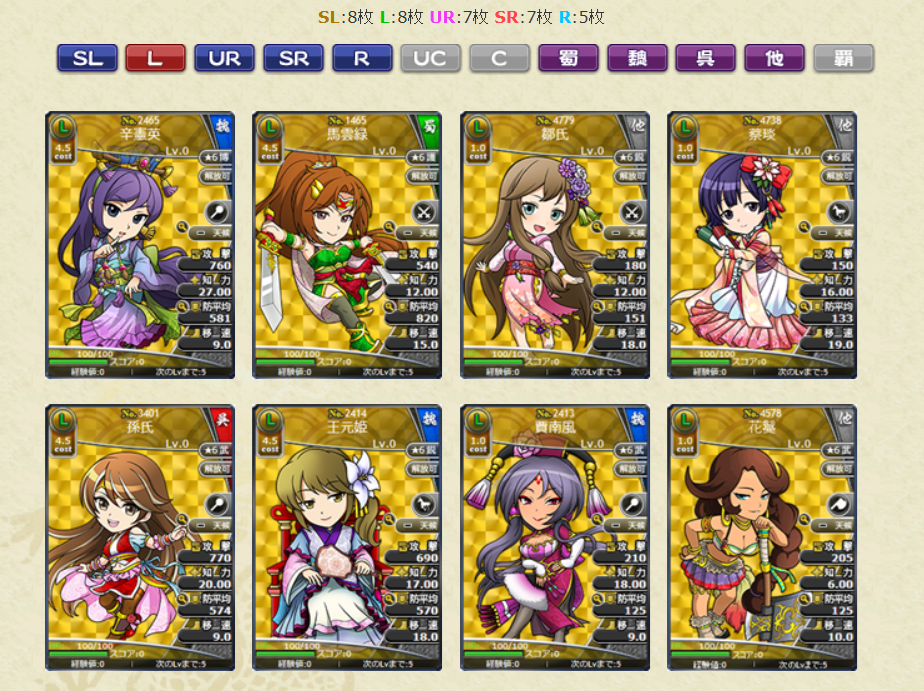Viewport: 924px width, 691px height.
Task: Switch to the SR rarity filter
Action: pos(293,58)
